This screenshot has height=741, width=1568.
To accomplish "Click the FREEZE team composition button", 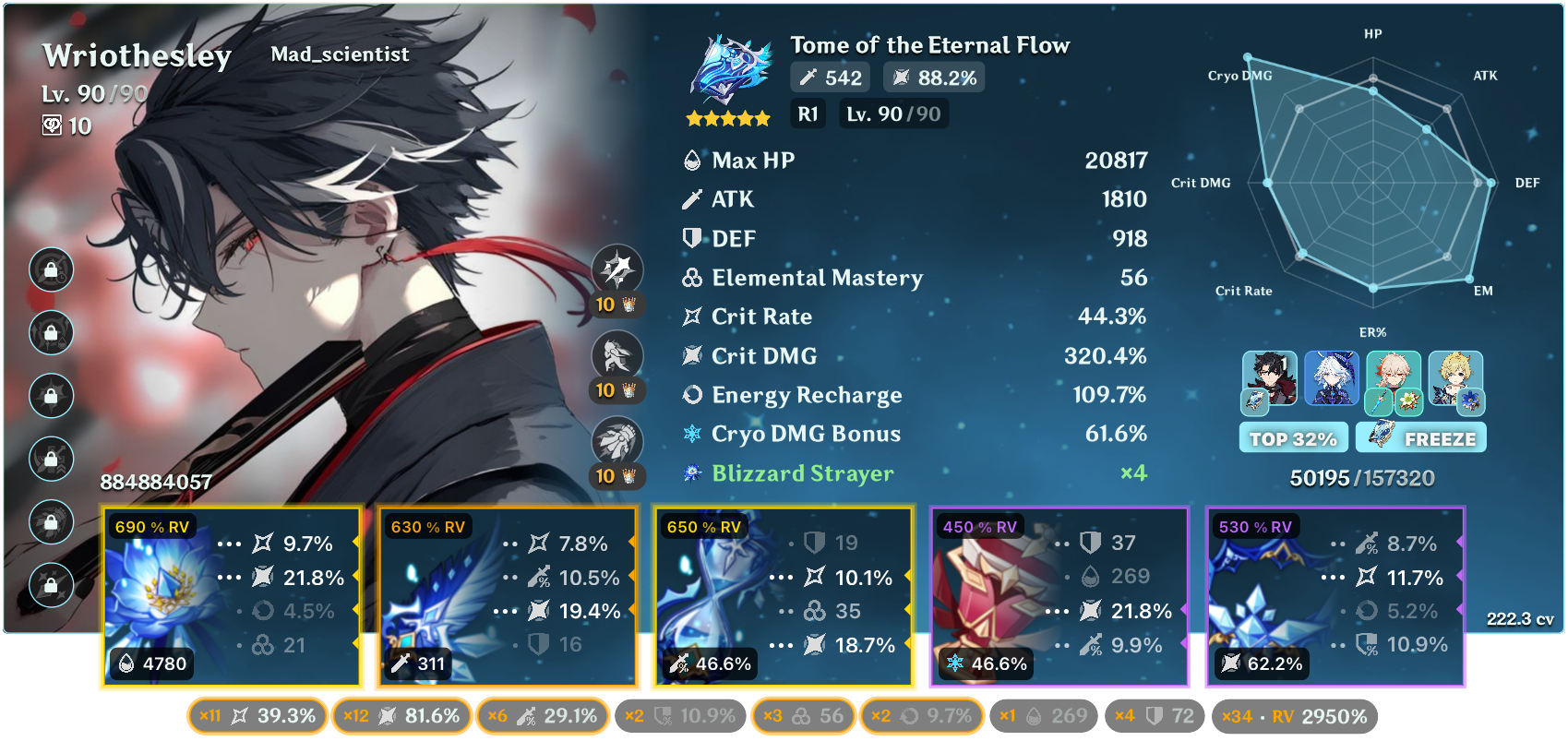I will point(1420,437).
